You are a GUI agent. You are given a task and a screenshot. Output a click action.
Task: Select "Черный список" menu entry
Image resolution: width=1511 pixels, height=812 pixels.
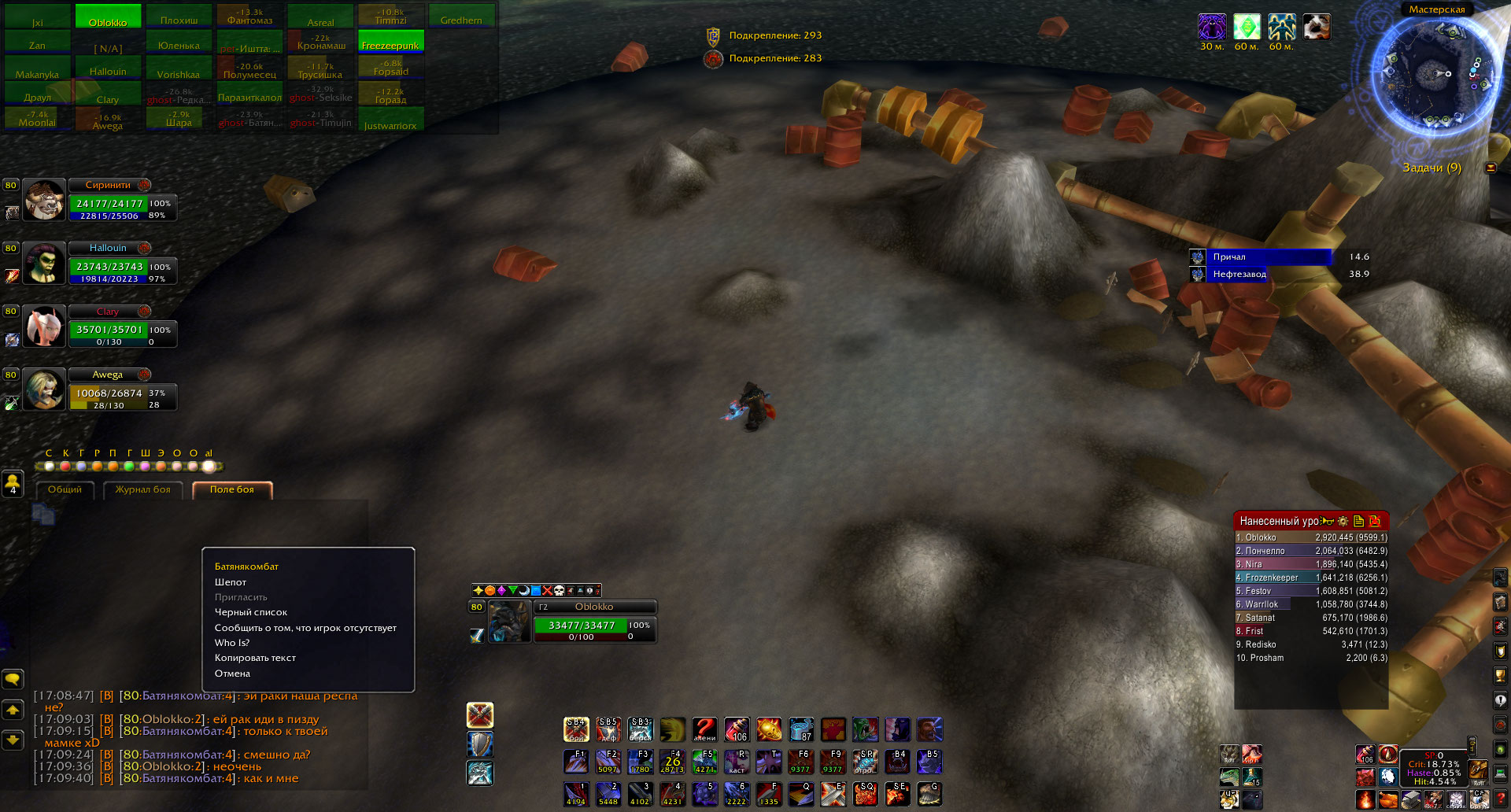(x=251, y=612)
